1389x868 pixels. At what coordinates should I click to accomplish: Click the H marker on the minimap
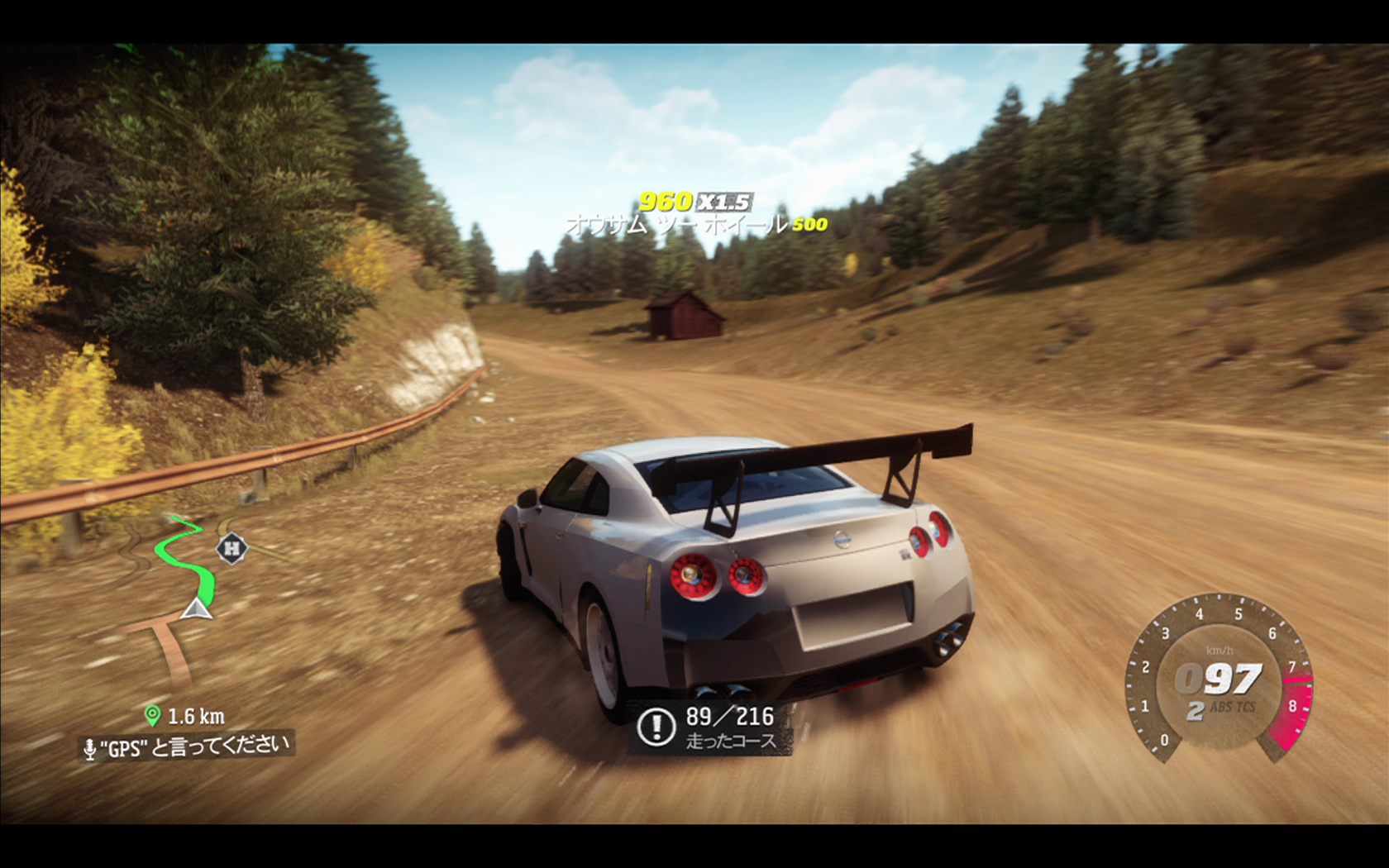(232, 547)
